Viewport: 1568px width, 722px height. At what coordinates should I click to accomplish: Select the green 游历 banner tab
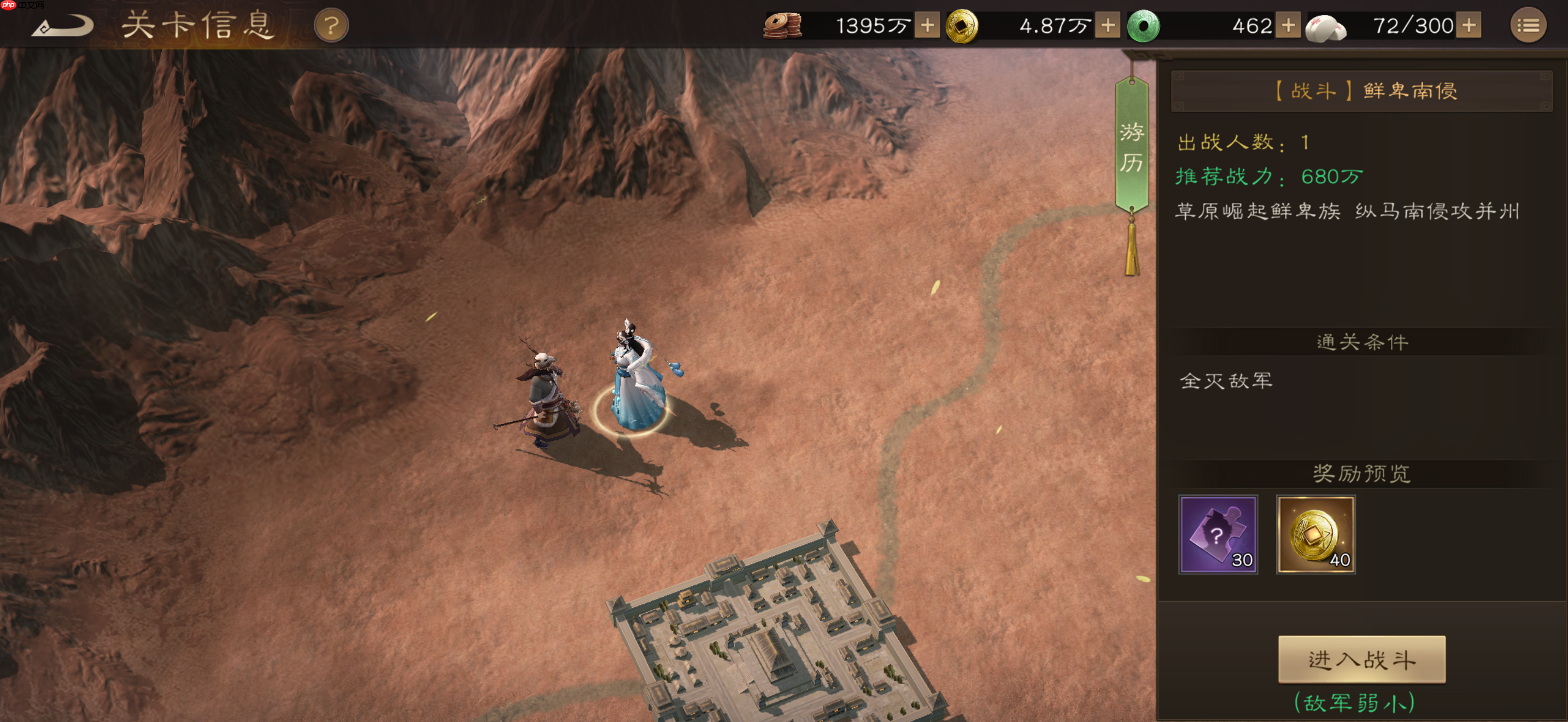coord(1132,147)
